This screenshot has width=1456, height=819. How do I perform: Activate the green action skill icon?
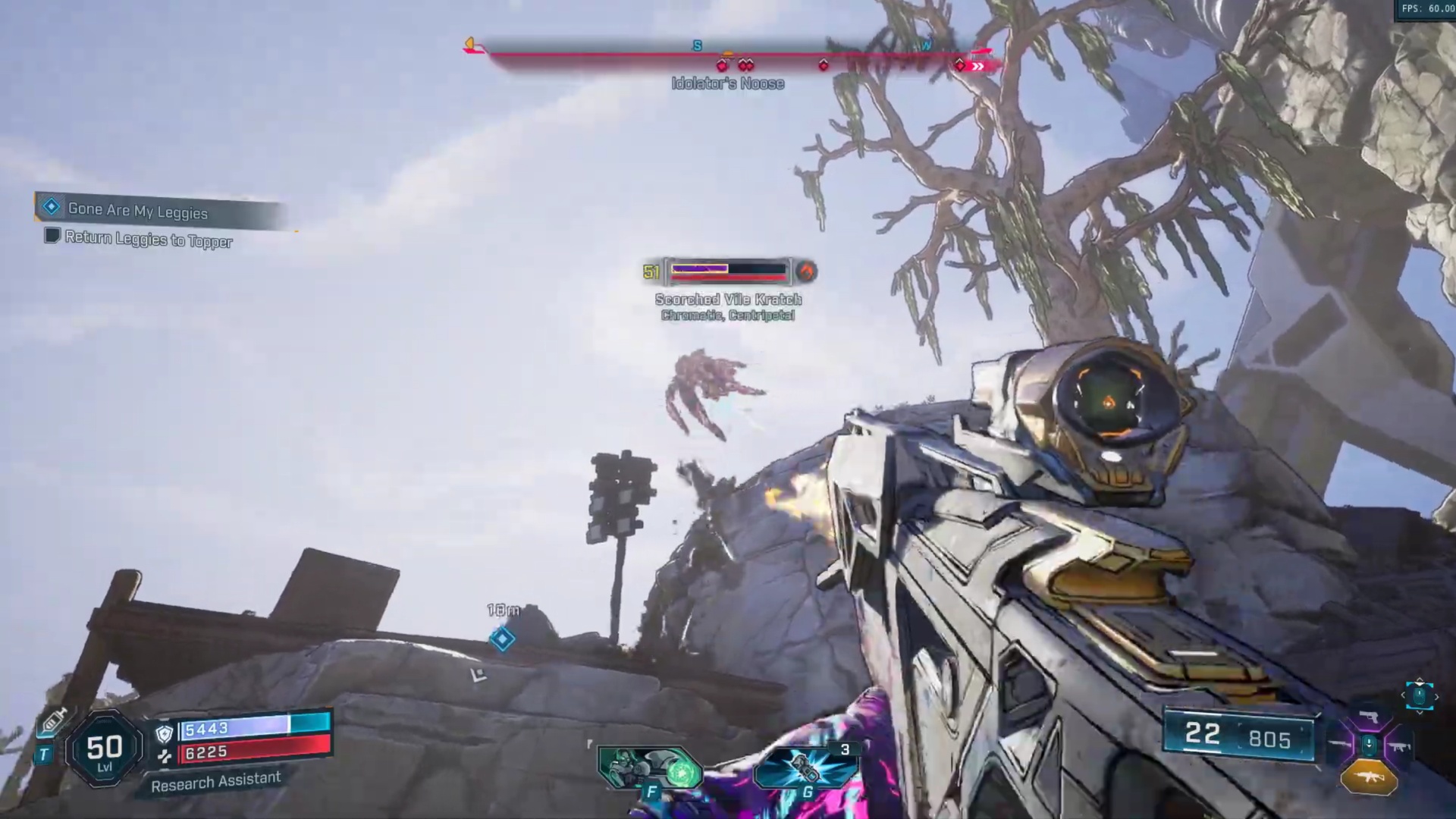pyautogui.click(x=651, y=767)
